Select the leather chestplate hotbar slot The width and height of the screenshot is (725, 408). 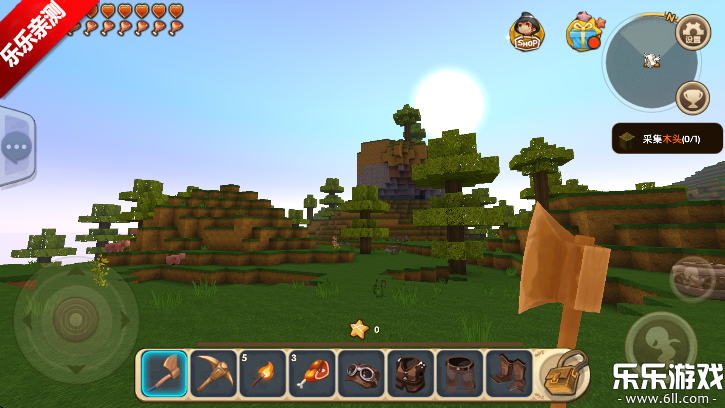pyautogui.click(x=410, y=373)
